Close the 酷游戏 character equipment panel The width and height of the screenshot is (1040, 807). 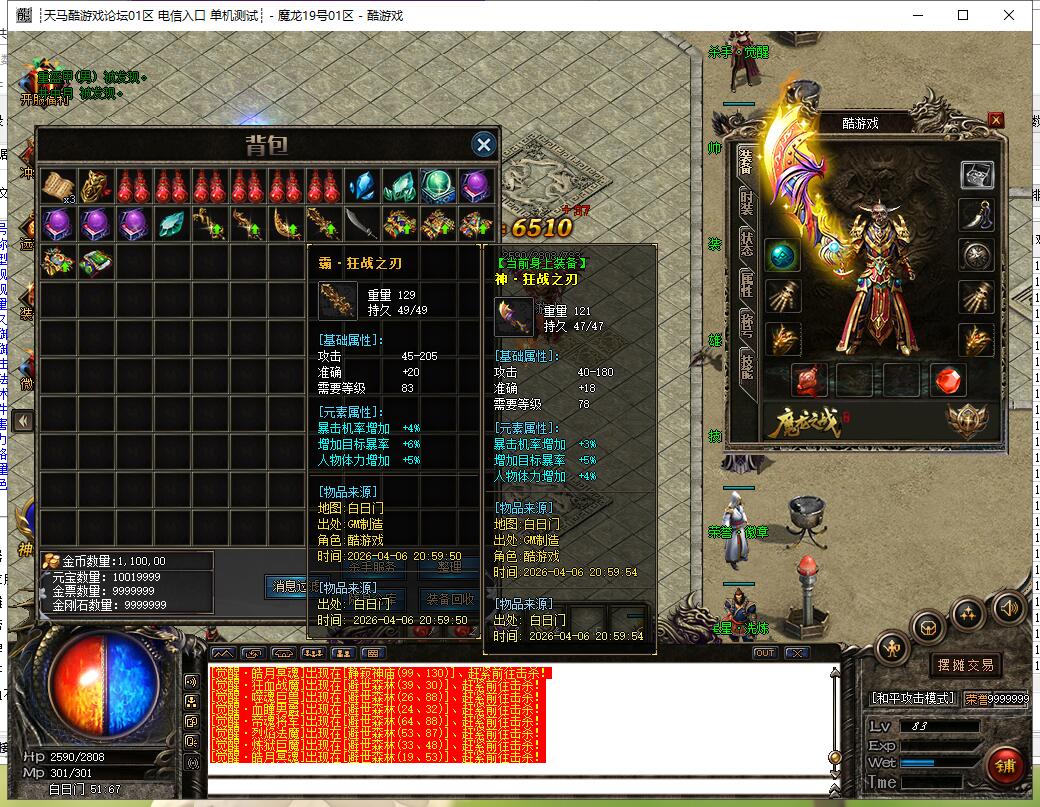pyautogui.click(x=995, y=120)
